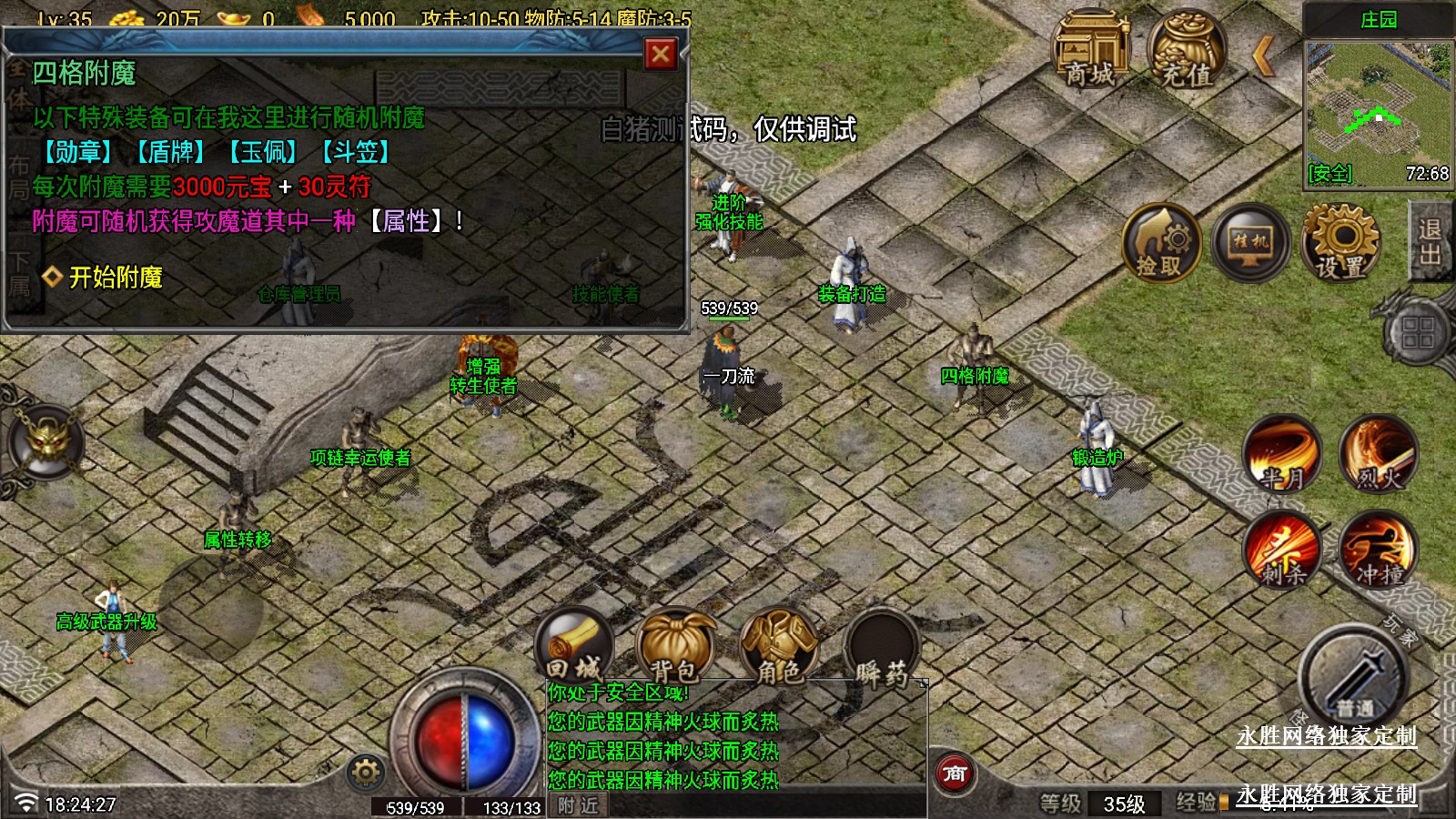Choose the 开始附魔 dialogue option
The height and width of the screenshot is (819, 1456).
tap(115, 277)
